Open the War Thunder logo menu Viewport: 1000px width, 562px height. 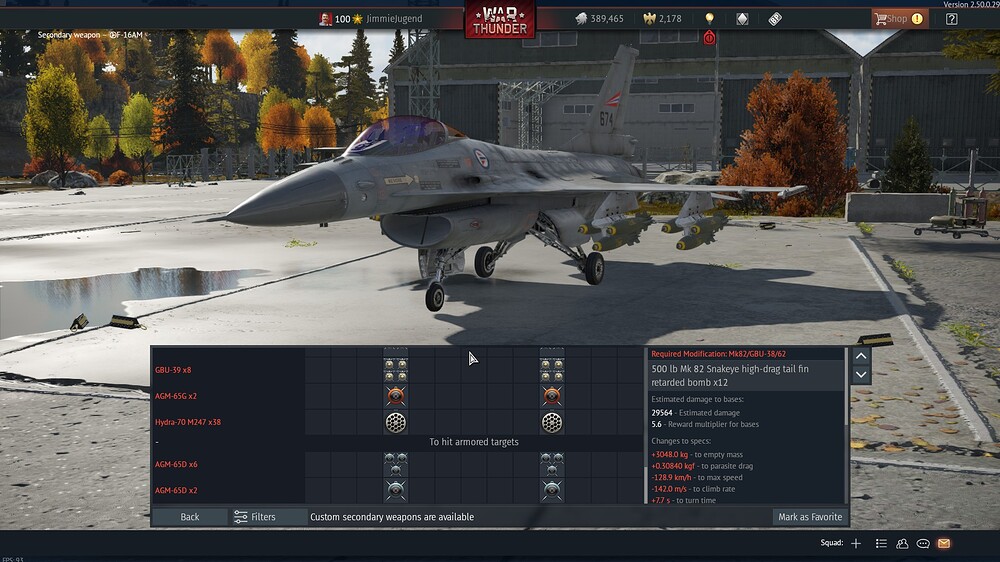point(499,19)
